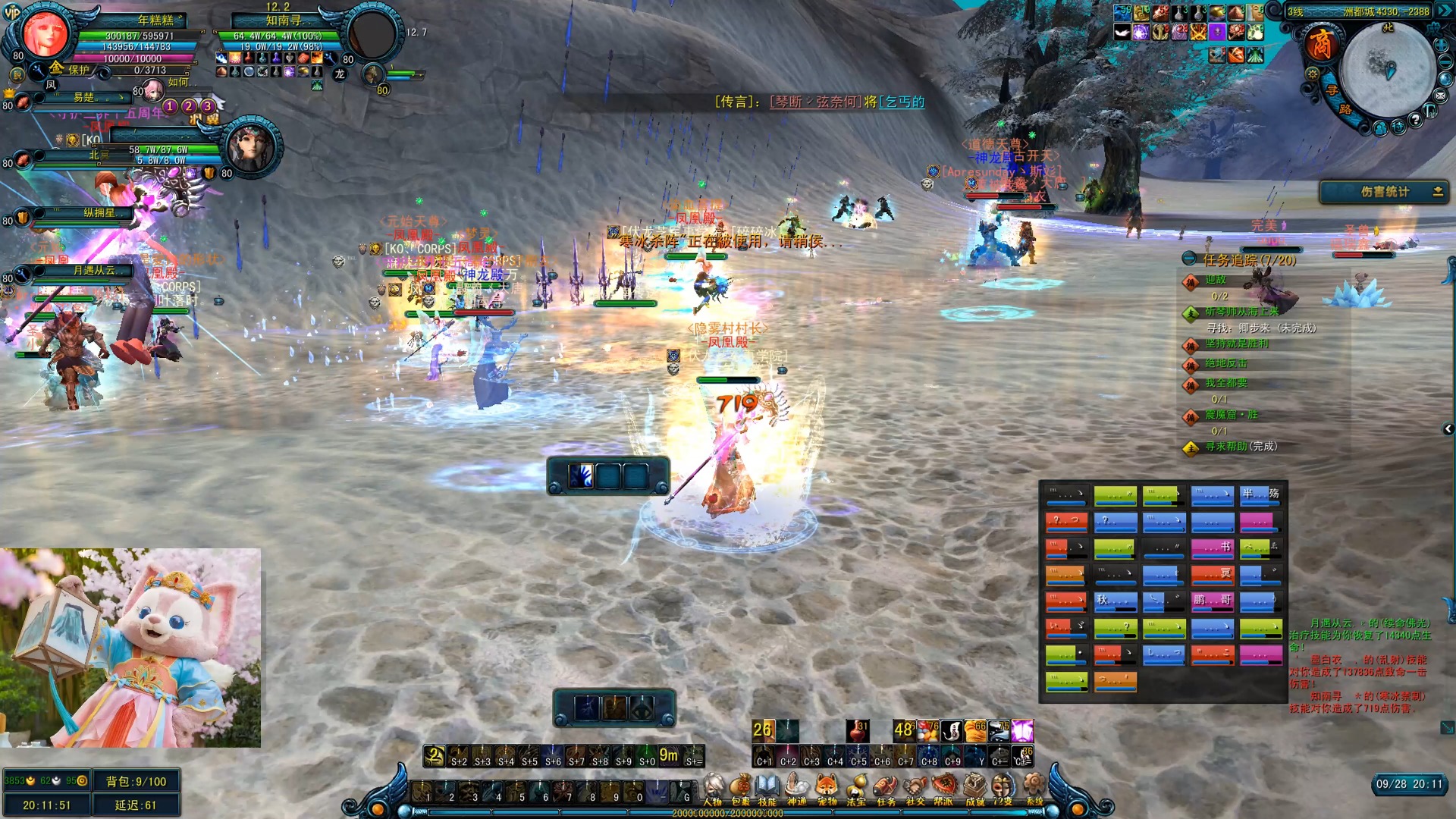Image resolution: width=1456 pixels, height=819 pixels.
Task: Open the 技能 skills book
Action: [767, 789]
